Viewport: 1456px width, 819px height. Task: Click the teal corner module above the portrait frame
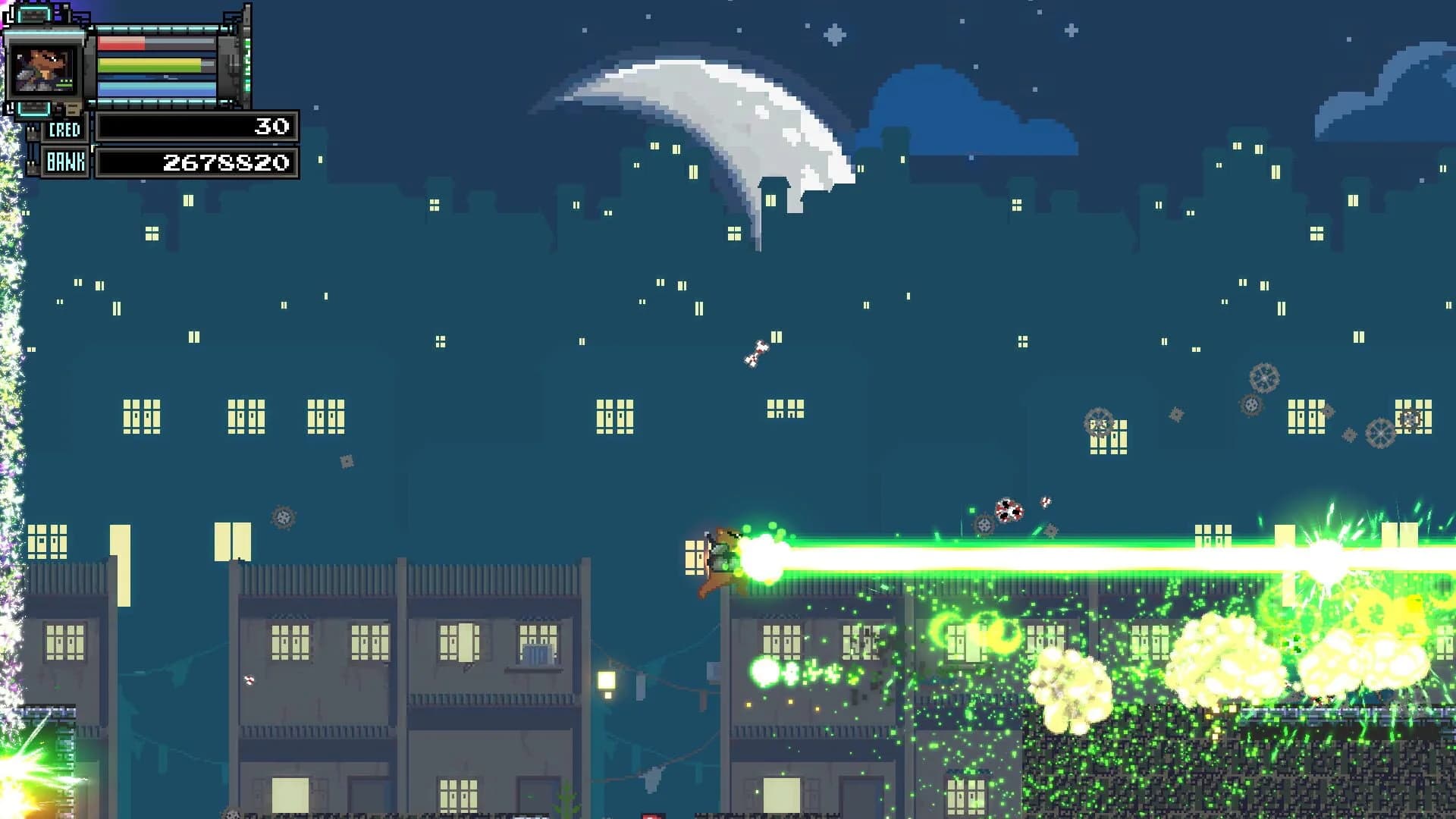[34, 14]
